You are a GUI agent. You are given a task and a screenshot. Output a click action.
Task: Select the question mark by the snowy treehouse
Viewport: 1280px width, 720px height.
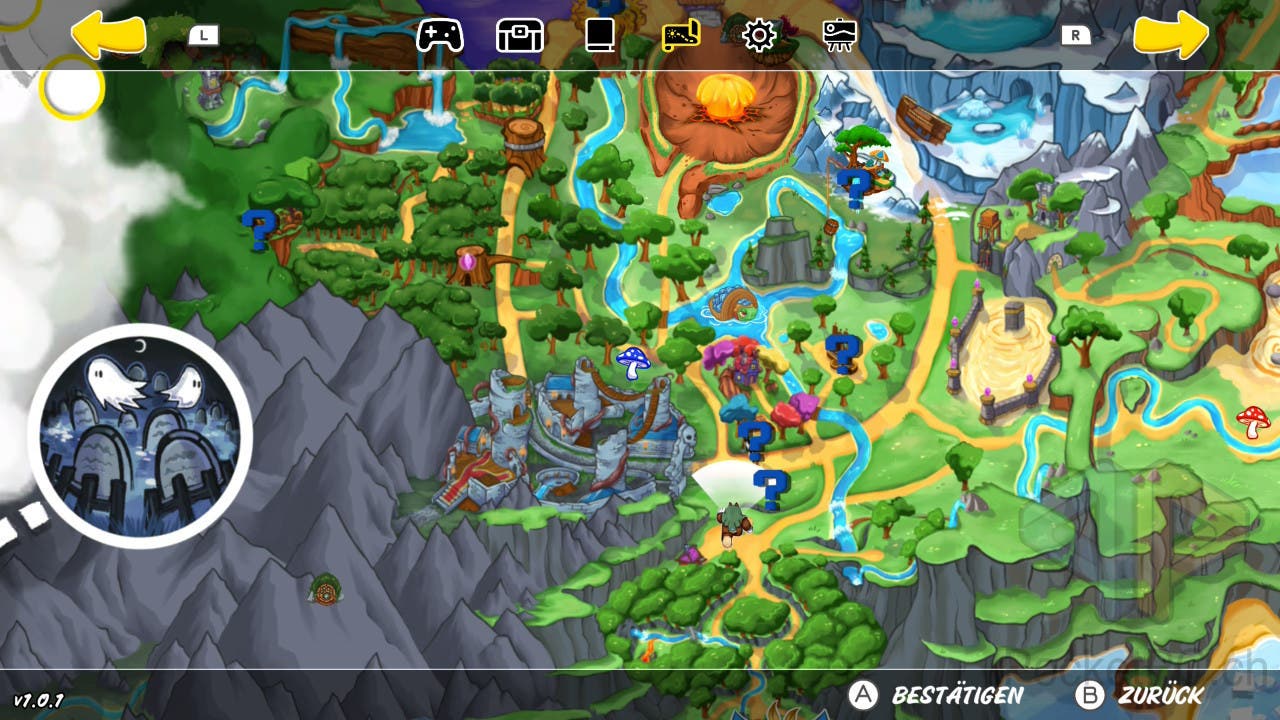coord(853,187)
